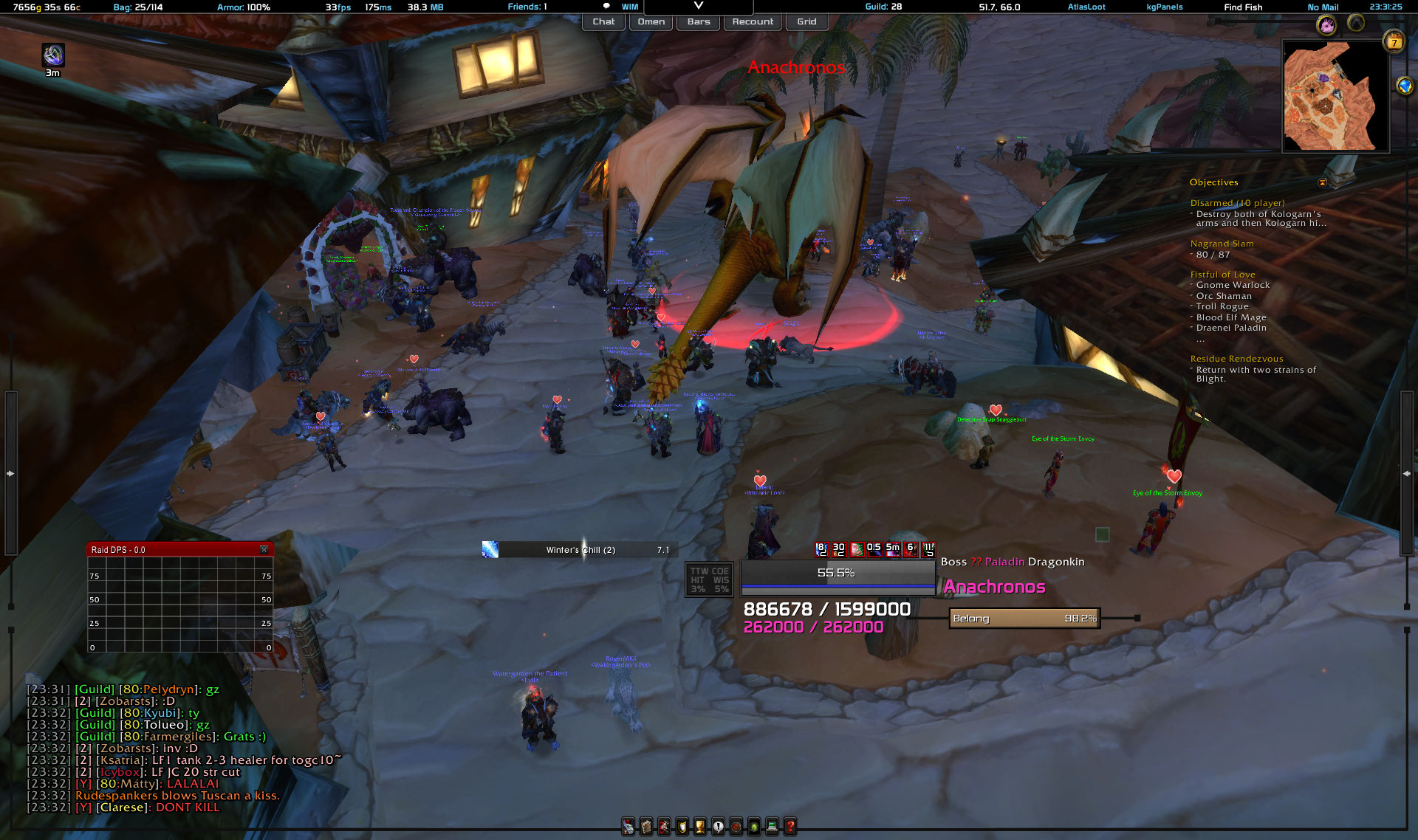The height and width of the screenshot is (840, 1418).
Task: Open Help with the red question mark
Action: tap(790, 827)
